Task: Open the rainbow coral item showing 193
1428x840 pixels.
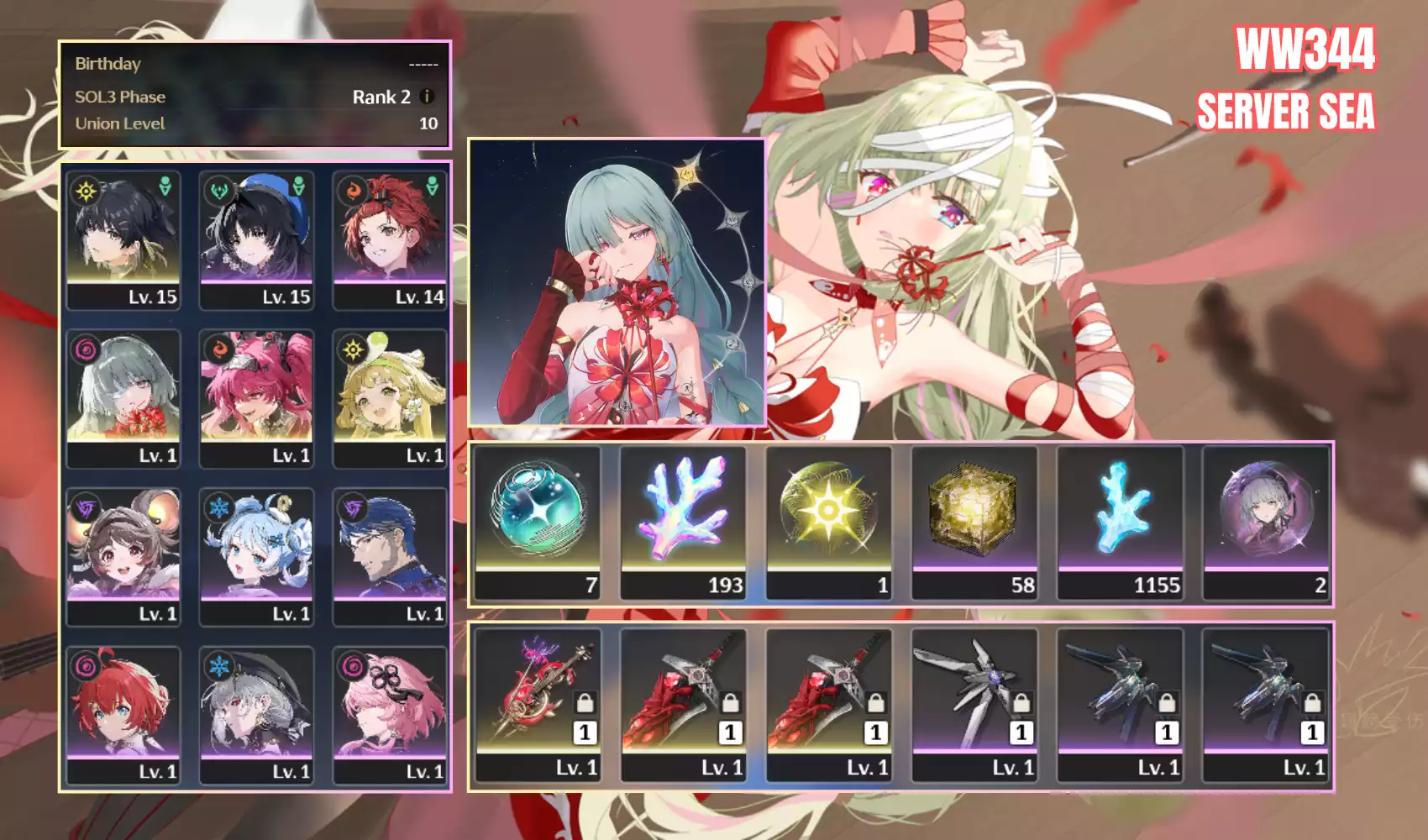Action: point(684,522)
